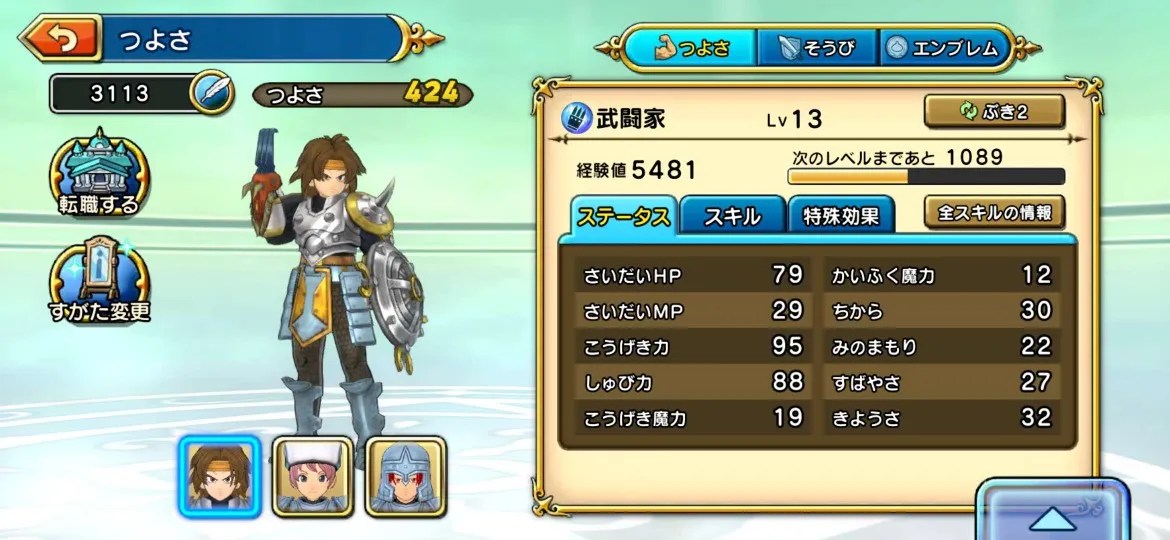The image size is (1170, 540).
Task: Open 全スキルの情報 all skills info
Action: [x=993, y=212]
